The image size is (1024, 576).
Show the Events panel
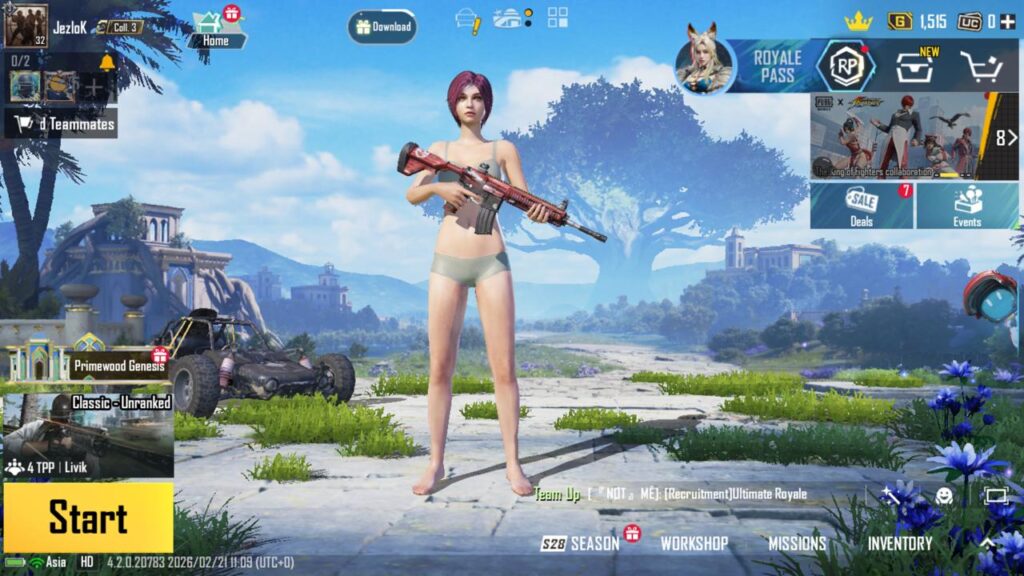(967, 206)
